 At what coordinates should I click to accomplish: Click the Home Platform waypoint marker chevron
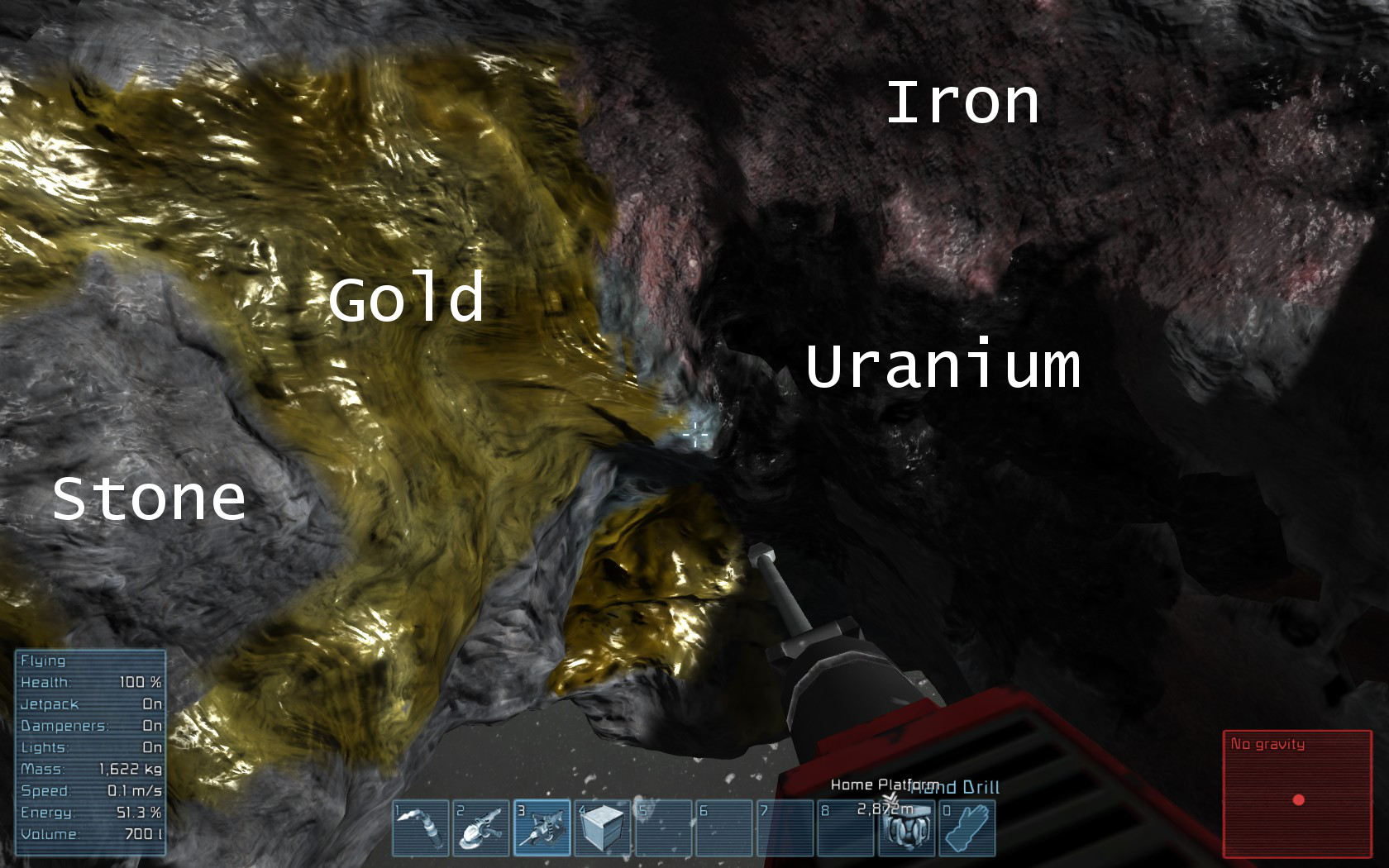[x=890, y=799]
